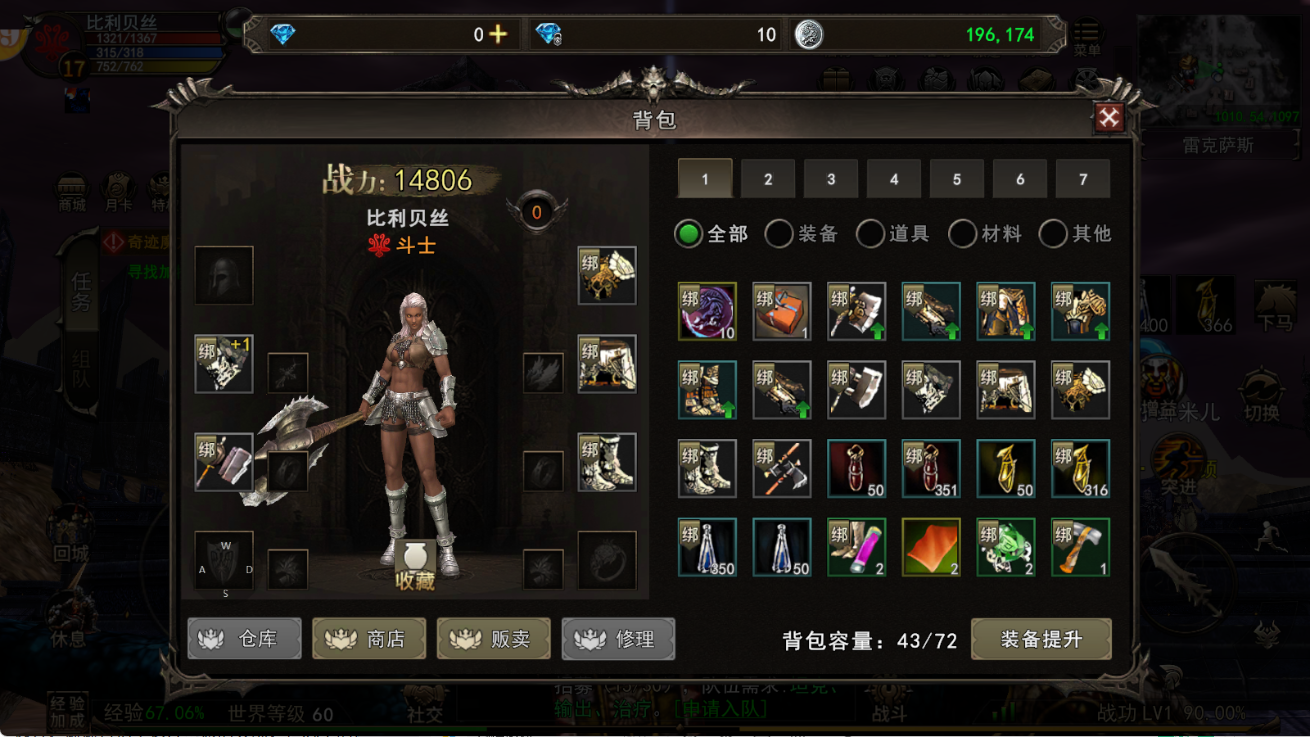The image size is (1310, 737).
Task: Click the 装备提升 equipment upgrade button
Action: point(1040,640)
